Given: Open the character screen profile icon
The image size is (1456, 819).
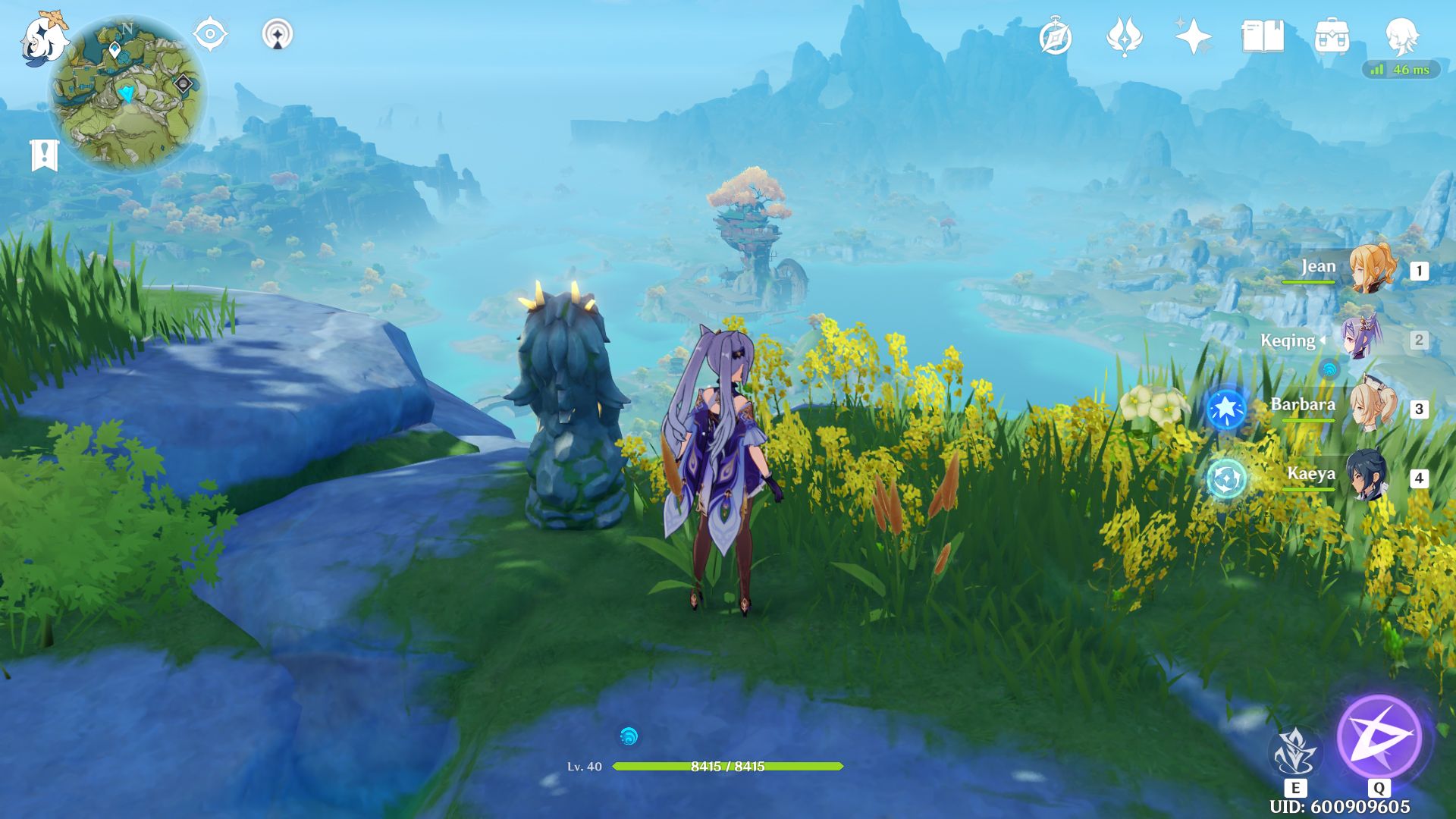Looking at the screenshot, I should (x=1401, y=36).
